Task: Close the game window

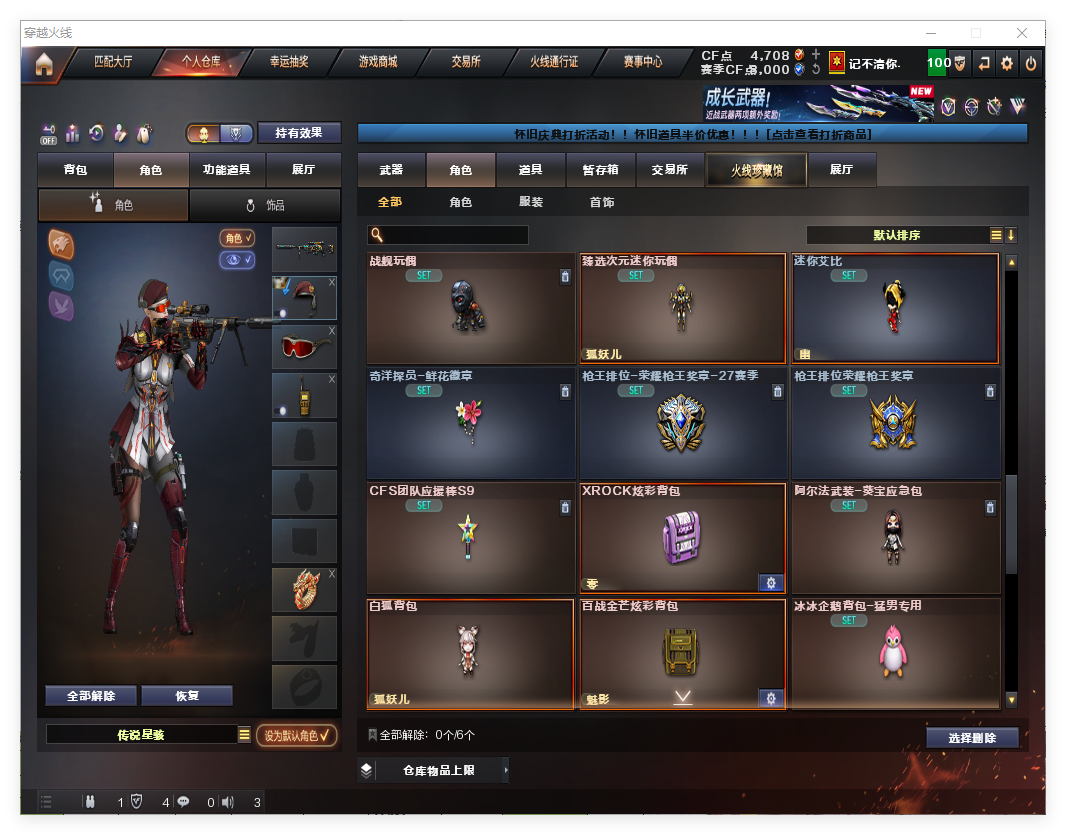Action: (1022, 33)
